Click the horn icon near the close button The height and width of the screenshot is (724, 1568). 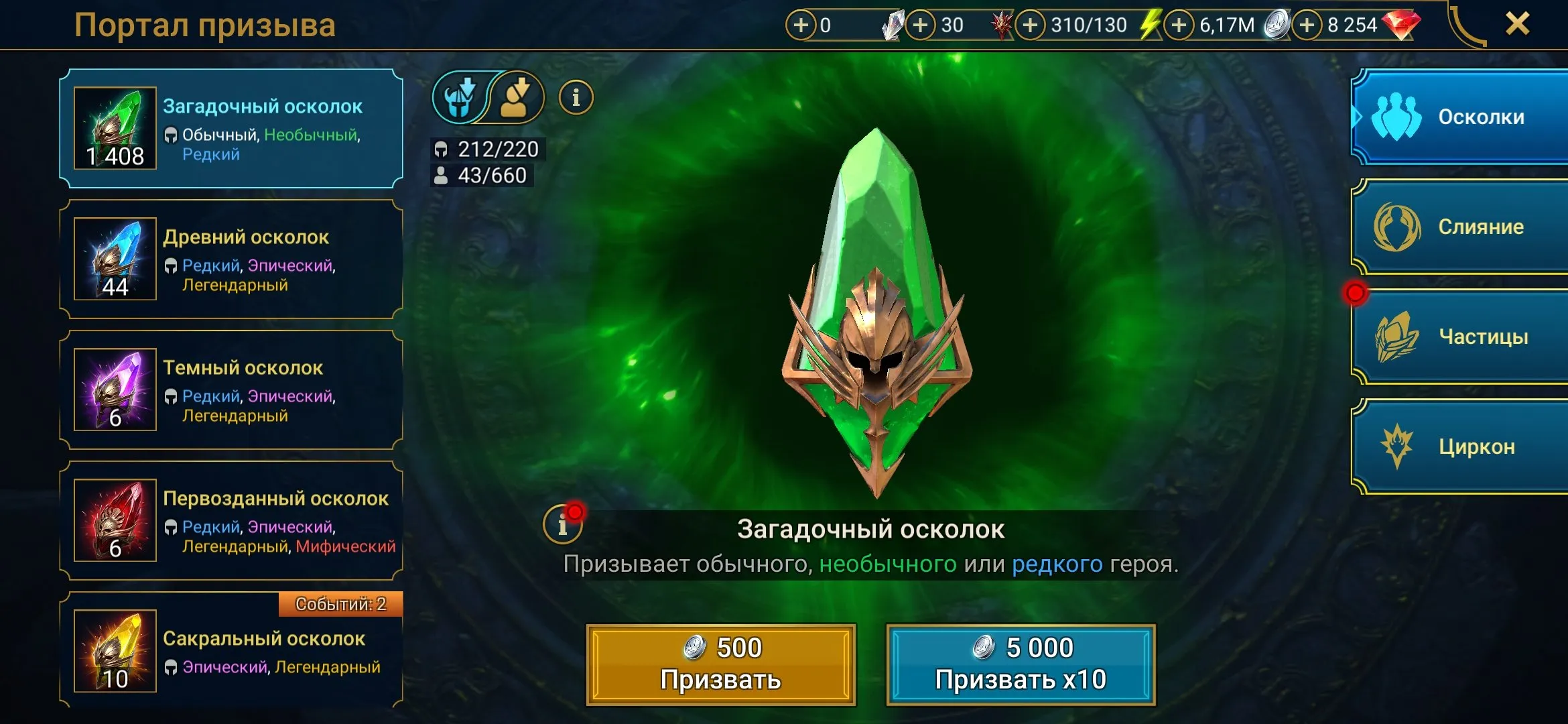1467,25
